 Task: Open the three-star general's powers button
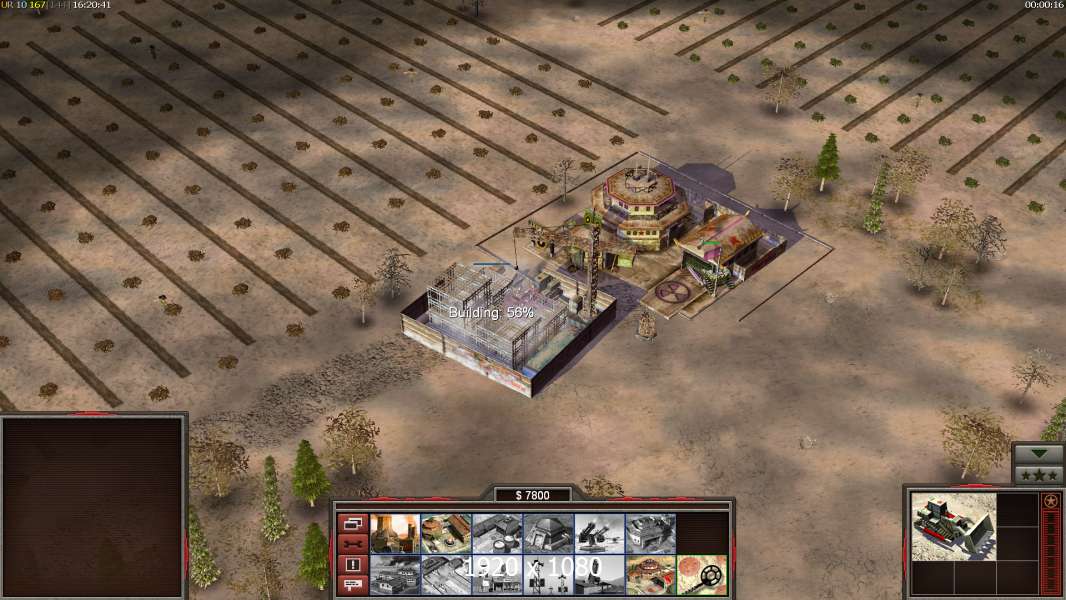1038,475
